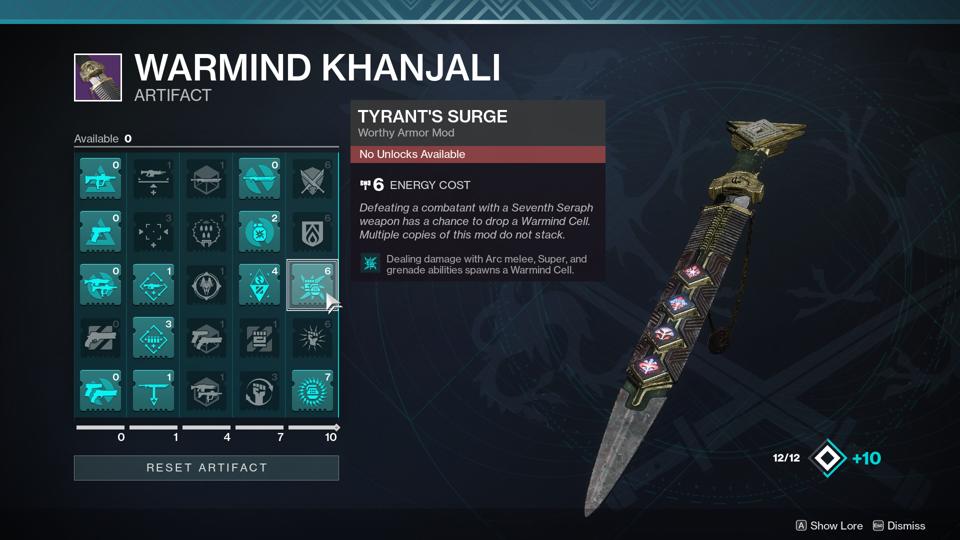
Task: Choose the grenade mod costing 2
Action: click(x=259, y=232)
